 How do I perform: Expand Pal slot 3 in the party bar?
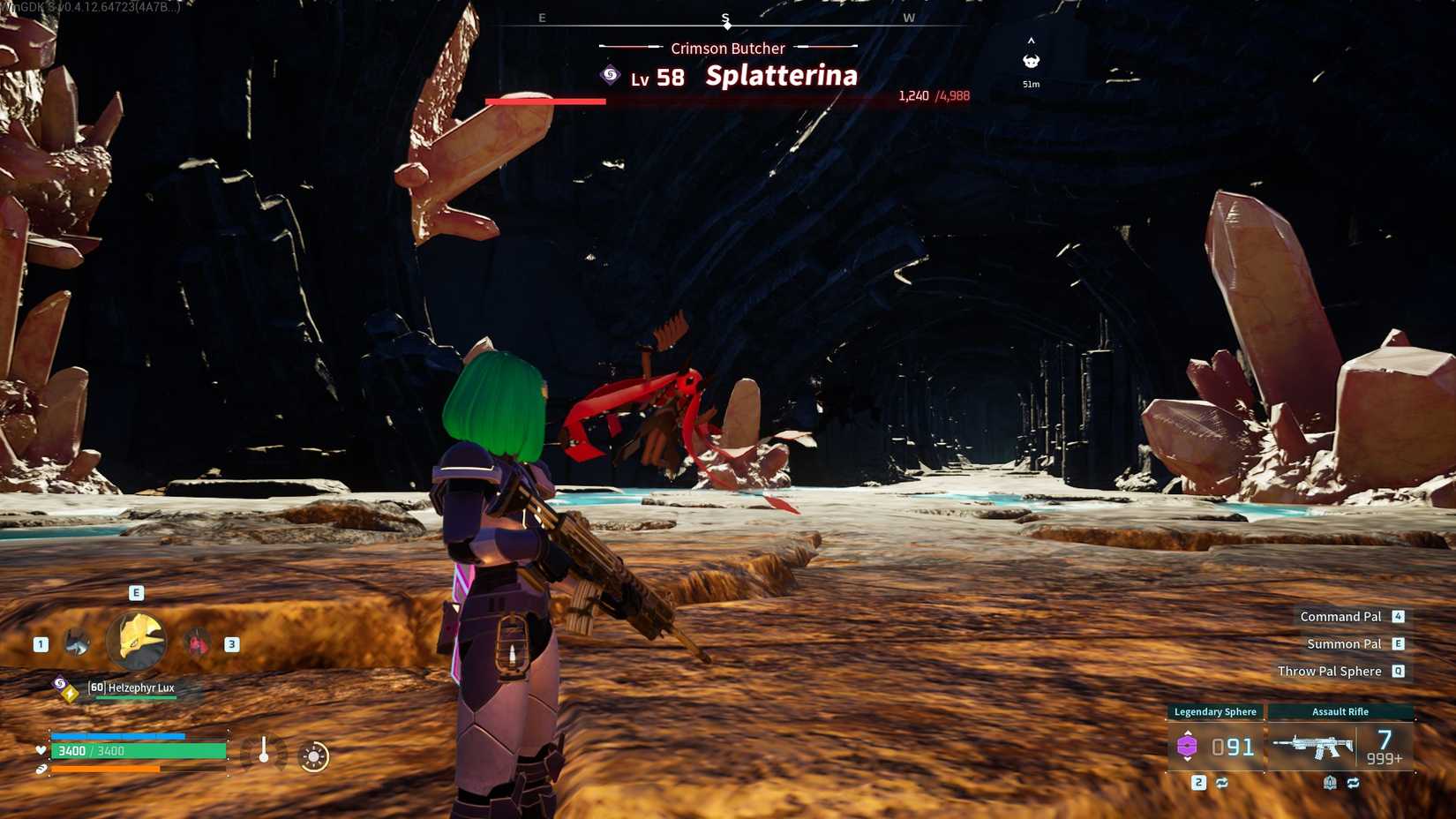(197, 643)
